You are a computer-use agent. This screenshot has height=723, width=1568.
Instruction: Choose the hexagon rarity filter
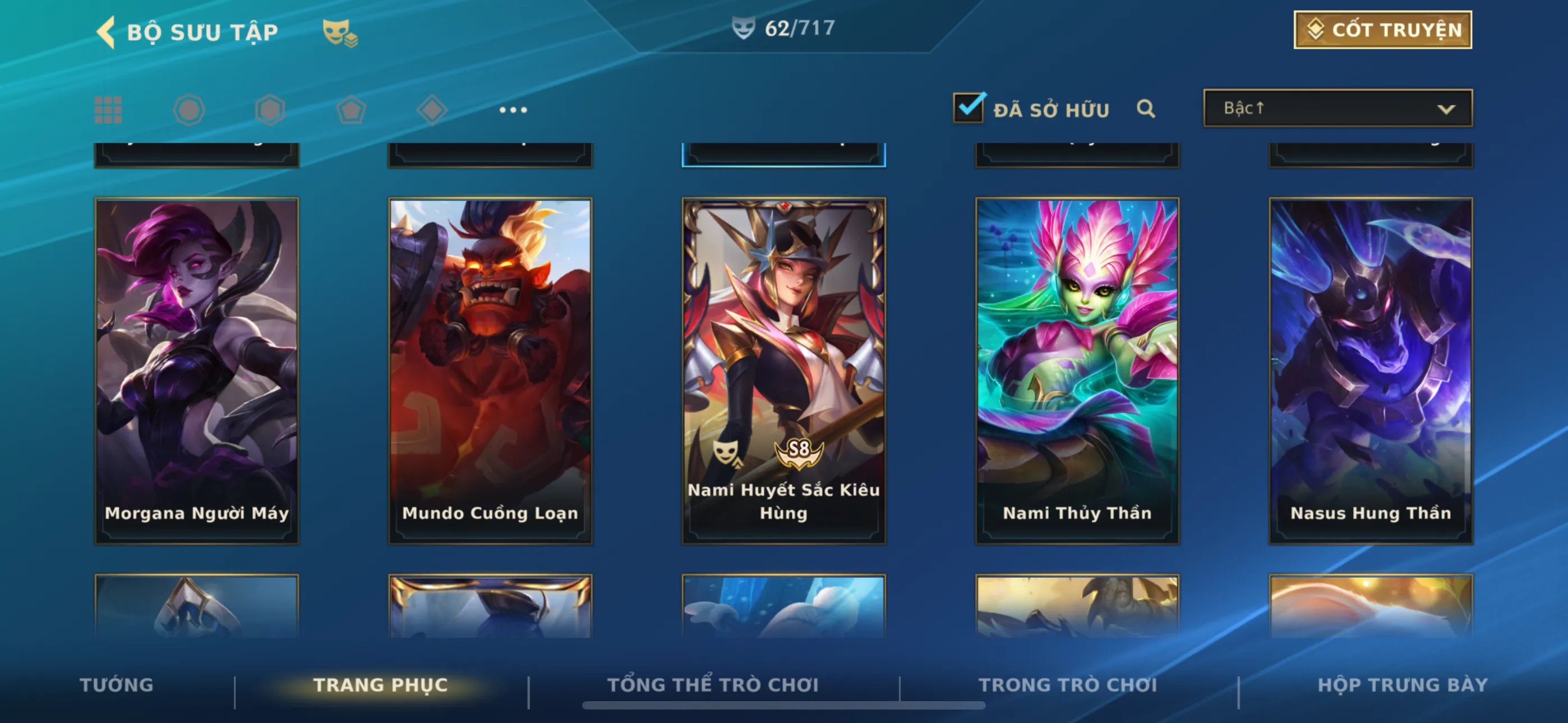[x=270, y=110]
